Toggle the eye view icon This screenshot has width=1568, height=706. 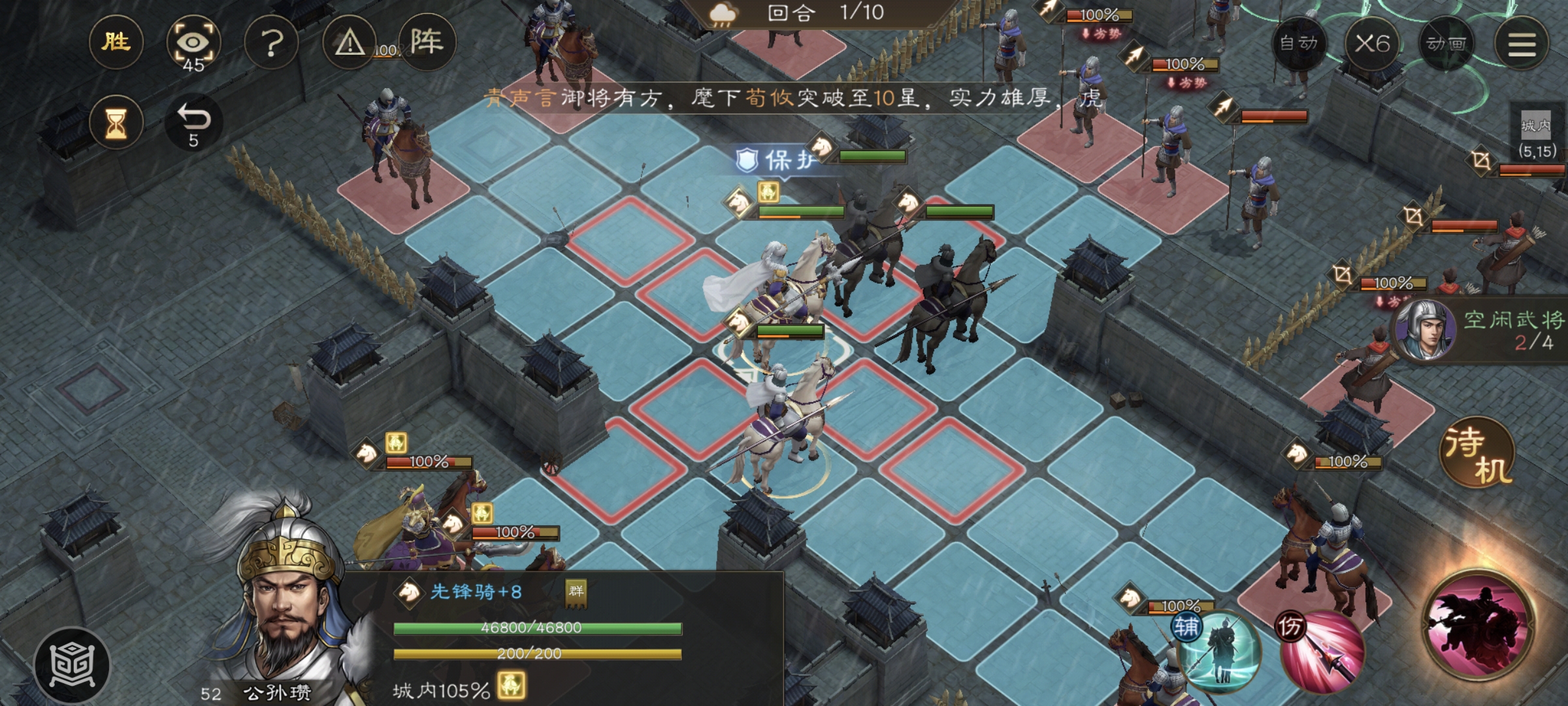click(193, 44)
